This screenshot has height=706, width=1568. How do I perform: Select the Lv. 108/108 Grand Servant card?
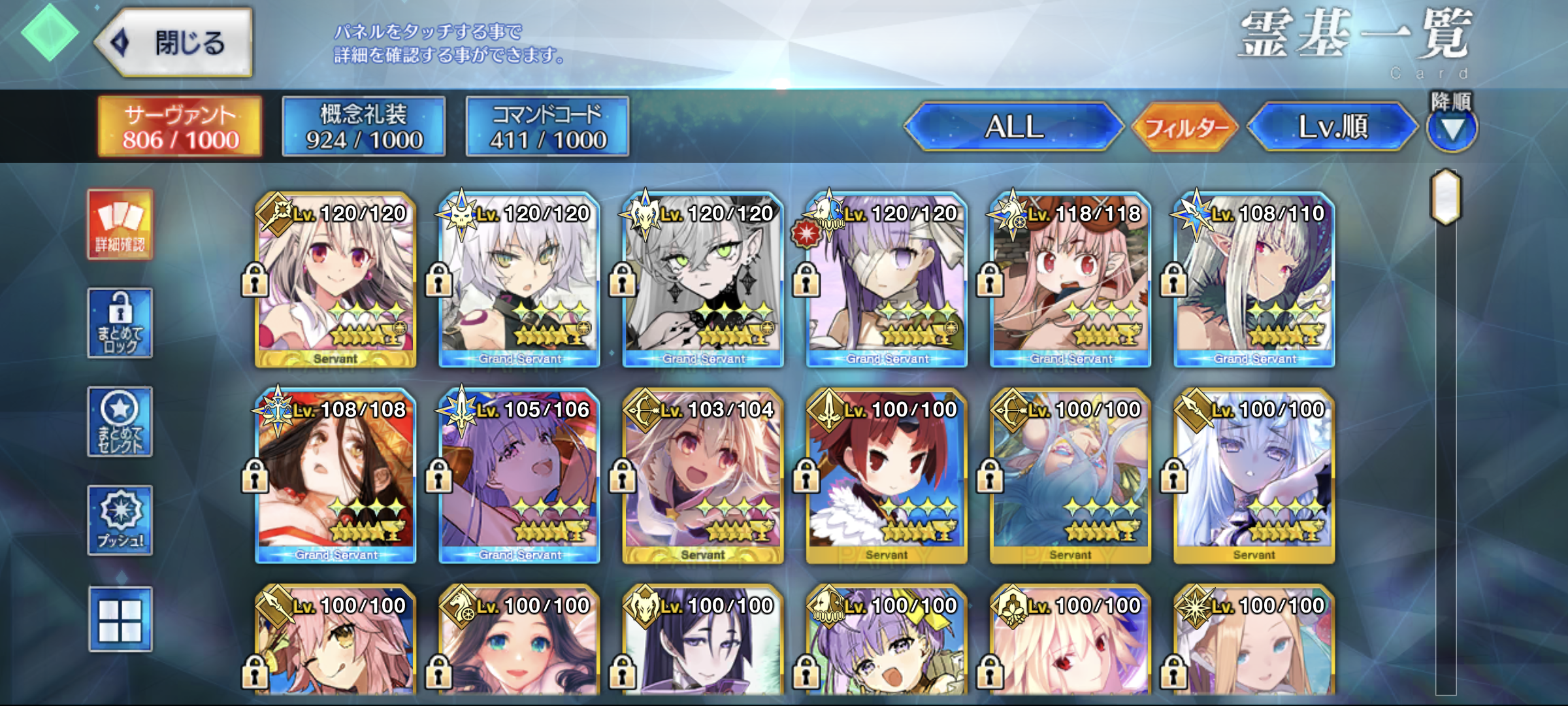click(x=336, y=476)
